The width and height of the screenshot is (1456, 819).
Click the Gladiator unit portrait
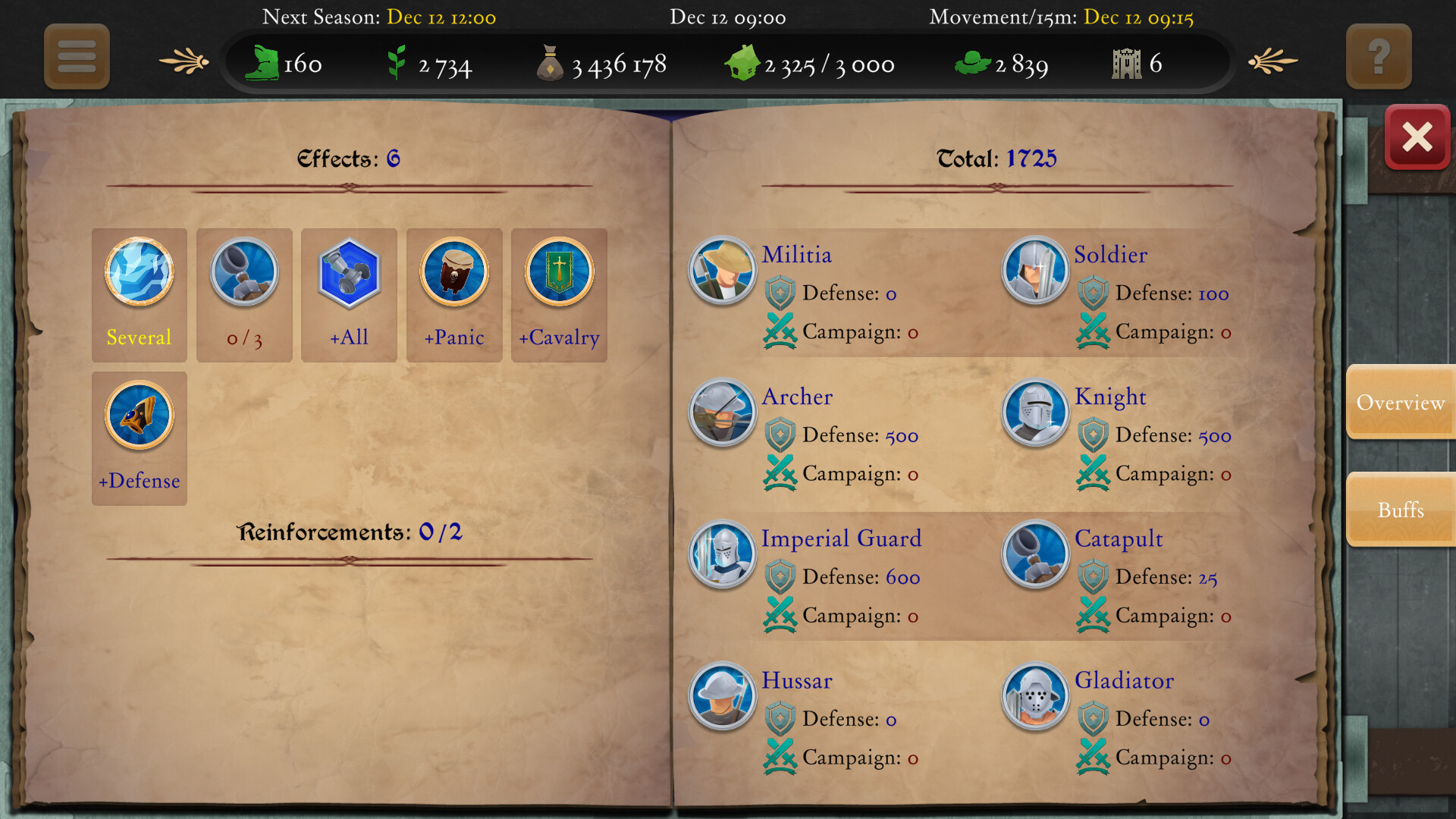click(1034, 696)
